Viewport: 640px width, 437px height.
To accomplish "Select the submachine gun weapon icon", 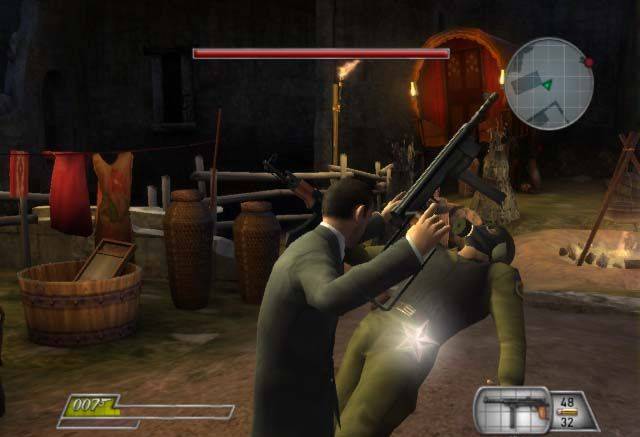I will [512, 408].
